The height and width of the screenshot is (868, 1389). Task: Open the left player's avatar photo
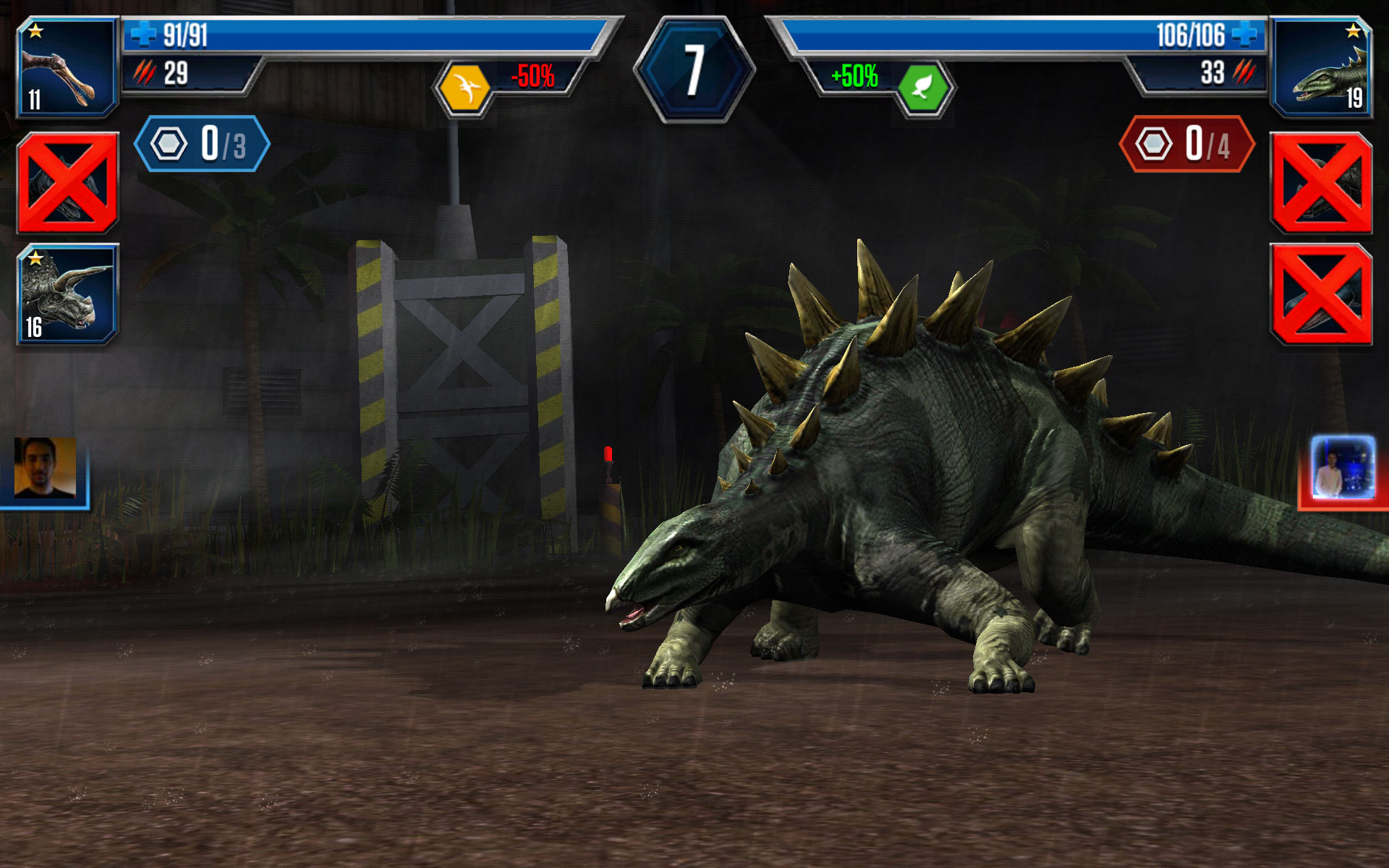[x=45, y=468]
